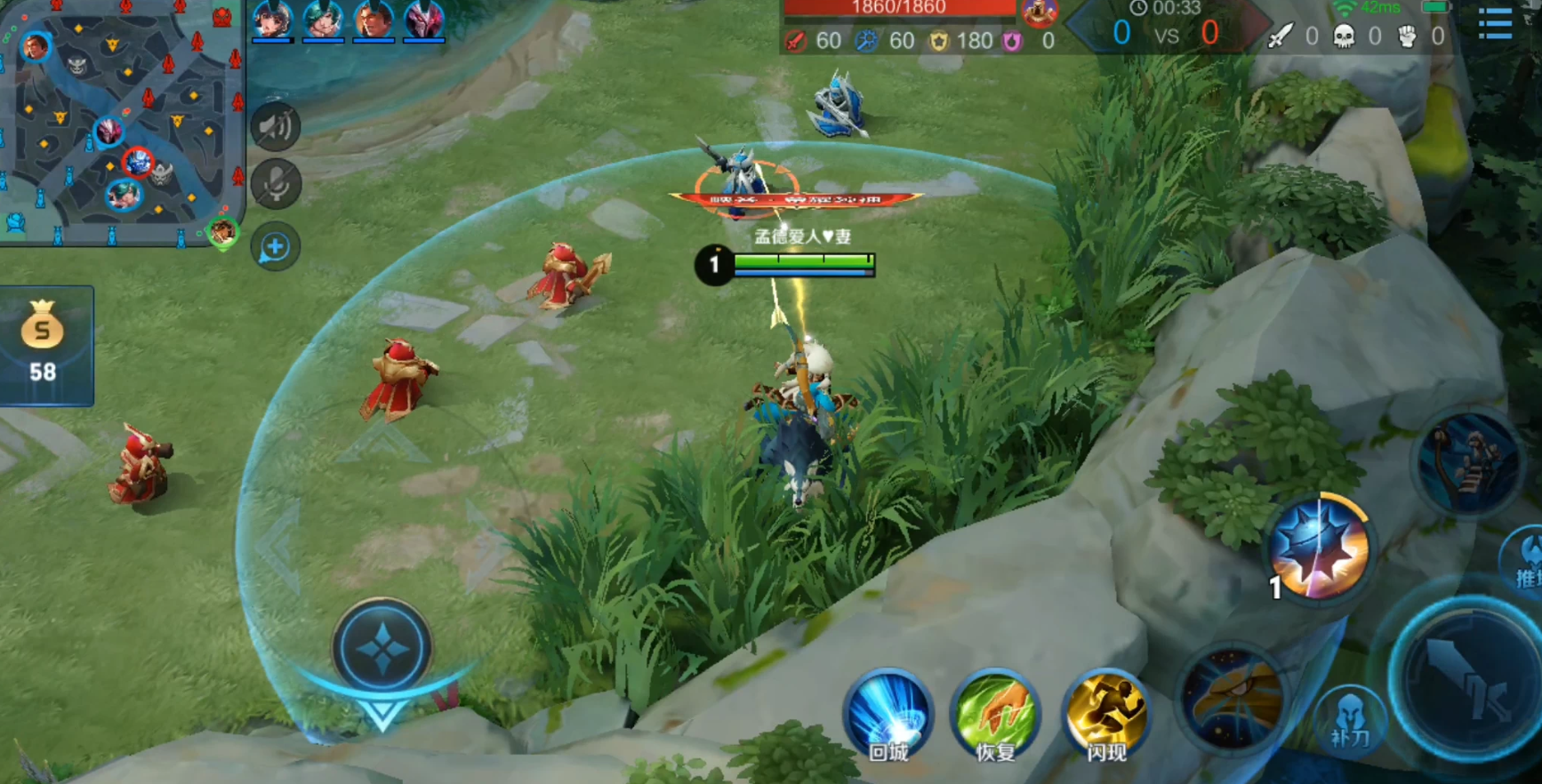The width and height of the screenshot is (1542, 784).
Task: Tap the movement joystick center
Action: [382, 649]
